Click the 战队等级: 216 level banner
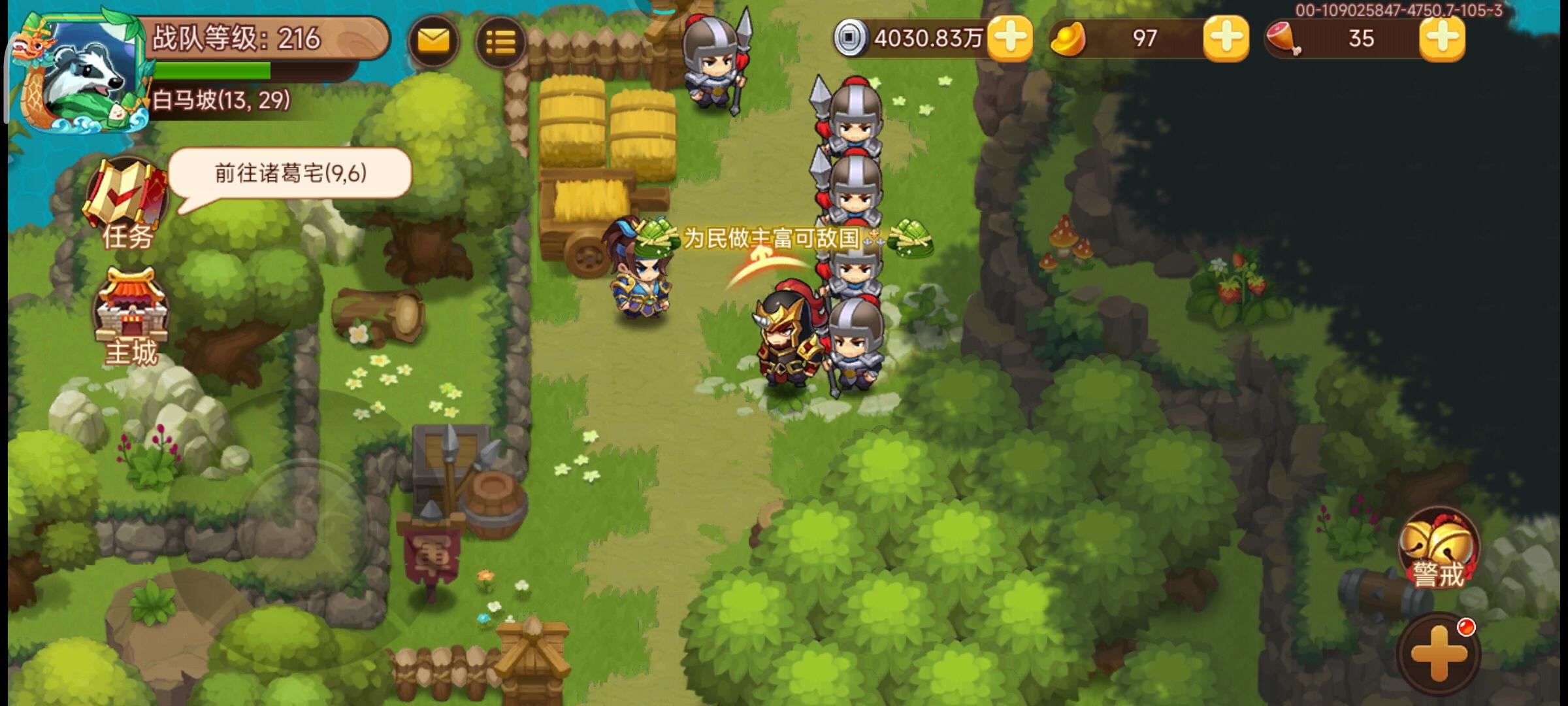The image size is (1568, 706). pos(235,38)
